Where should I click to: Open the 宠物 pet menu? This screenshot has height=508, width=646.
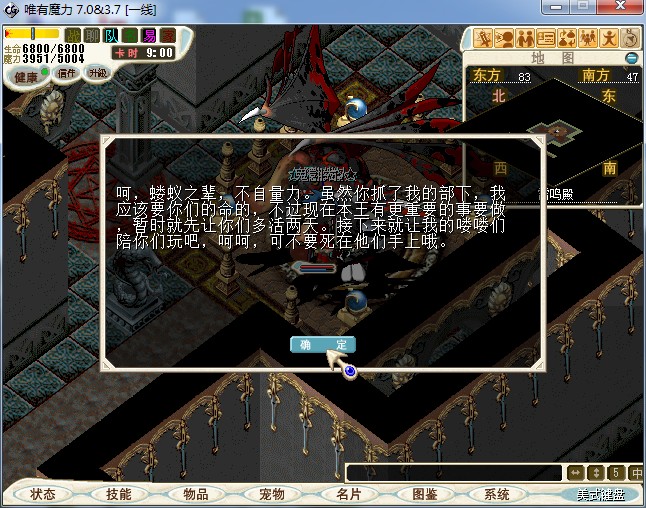271,494
